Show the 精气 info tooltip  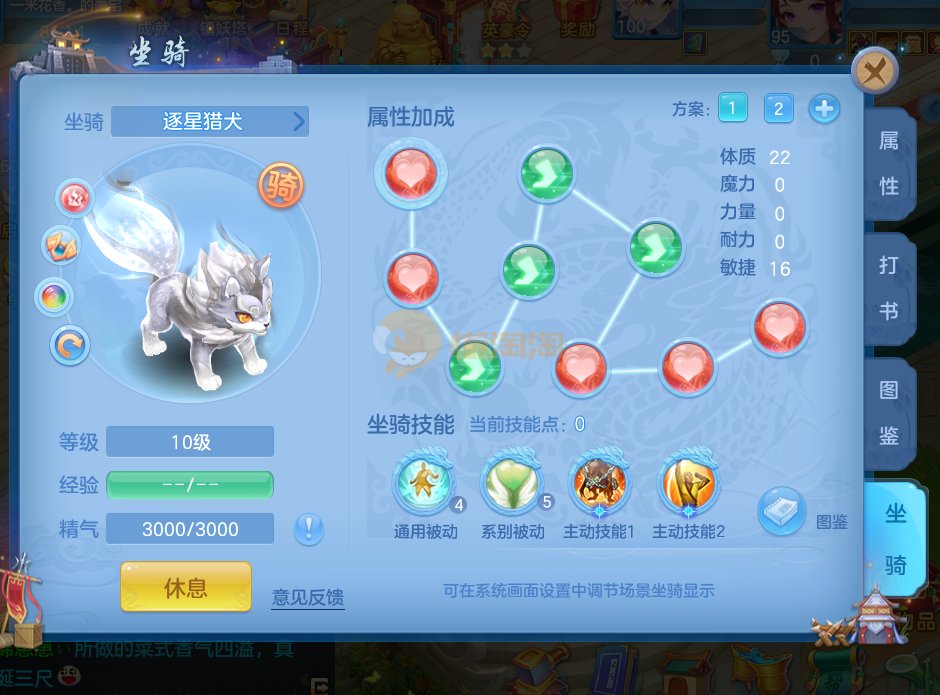(309, 528)
